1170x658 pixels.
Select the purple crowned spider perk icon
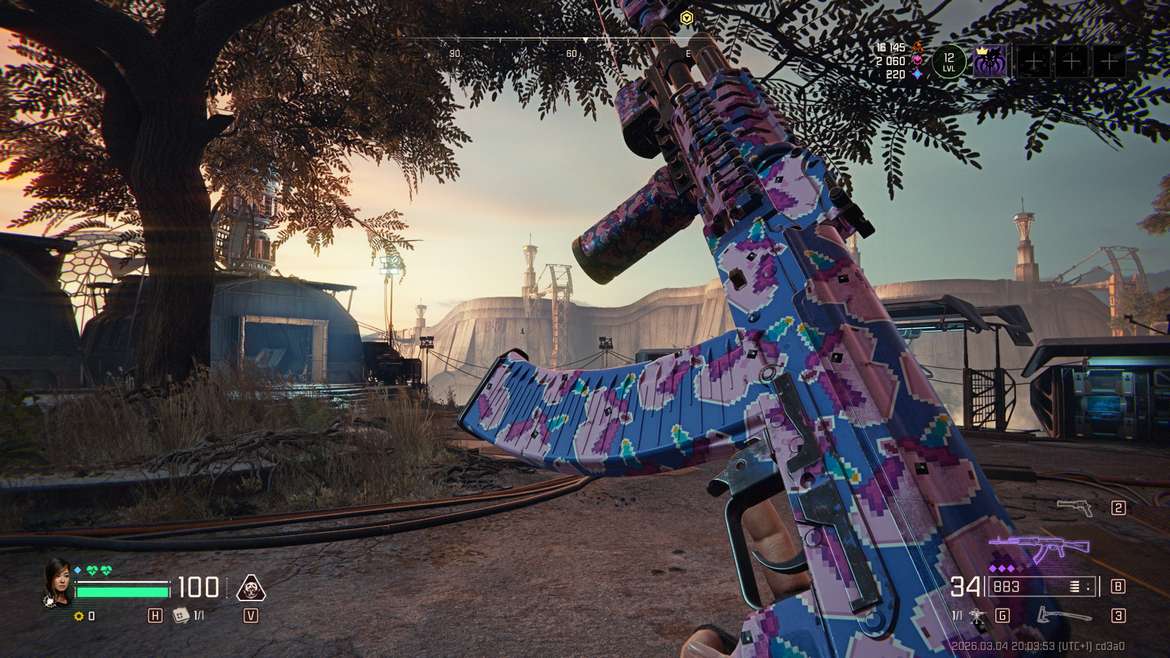click(x=990, y=62)
